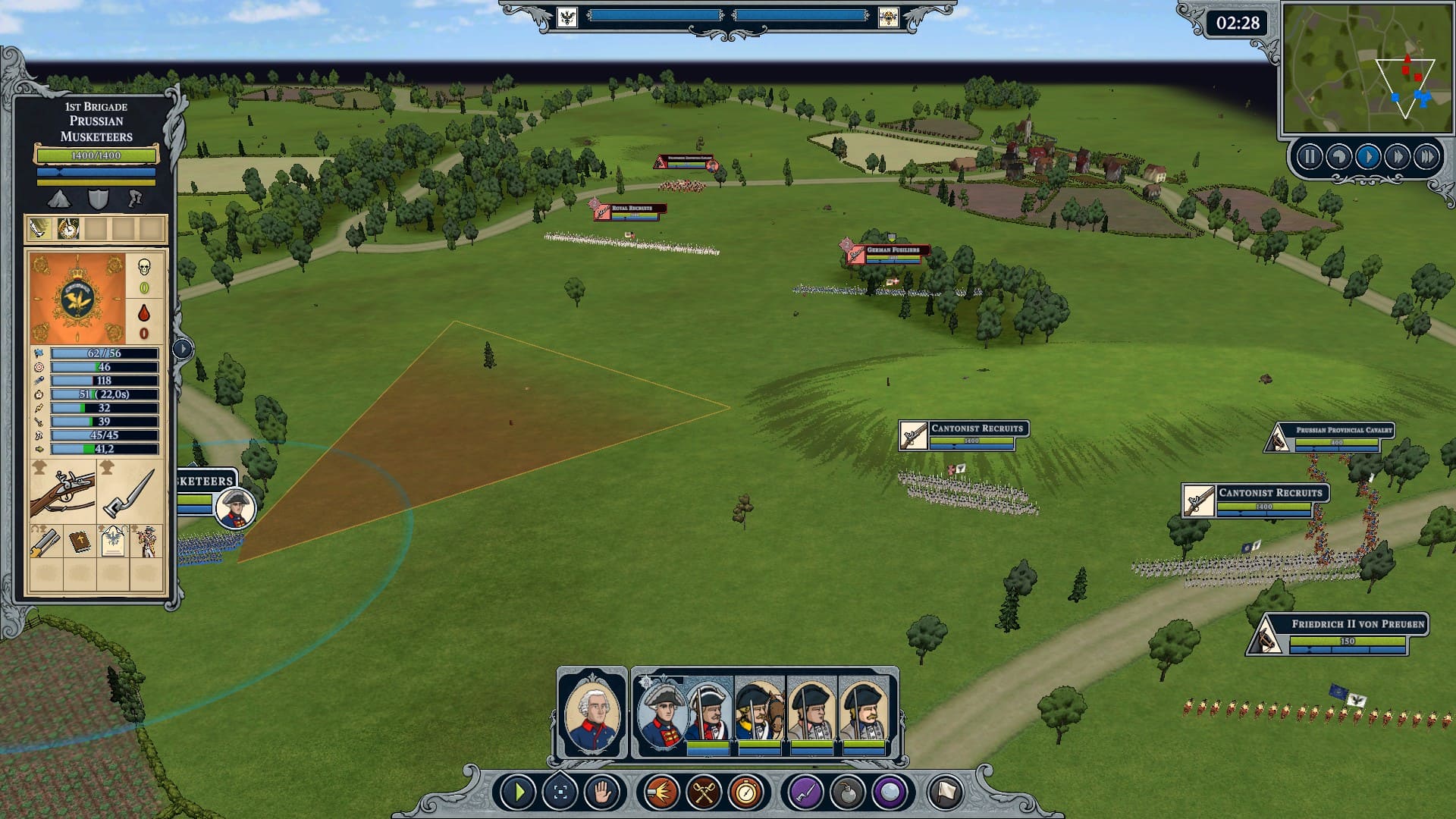
Task: Choose the purple bayonet ability
Action: click(805, 793)
